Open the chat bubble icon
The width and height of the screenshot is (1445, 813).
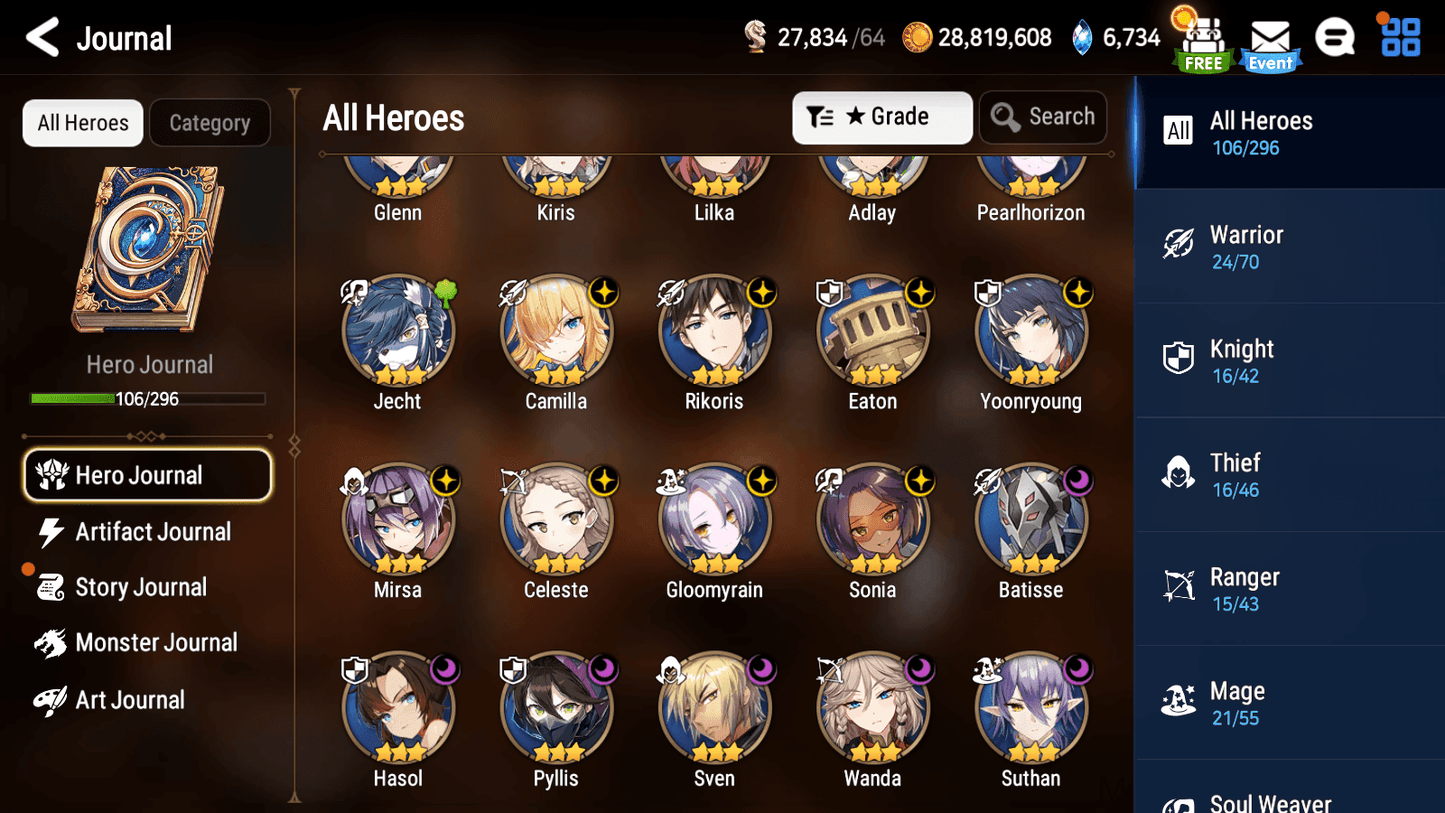pos(1335,37)
